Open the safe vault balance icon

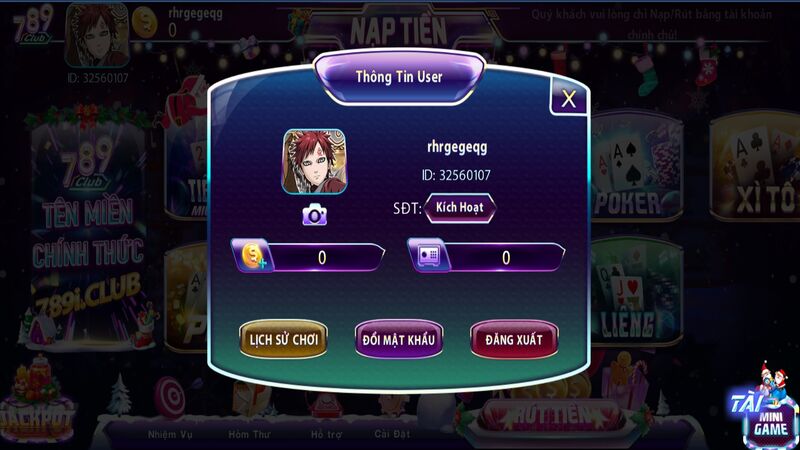pyautogui.click(x=429, y=256)
